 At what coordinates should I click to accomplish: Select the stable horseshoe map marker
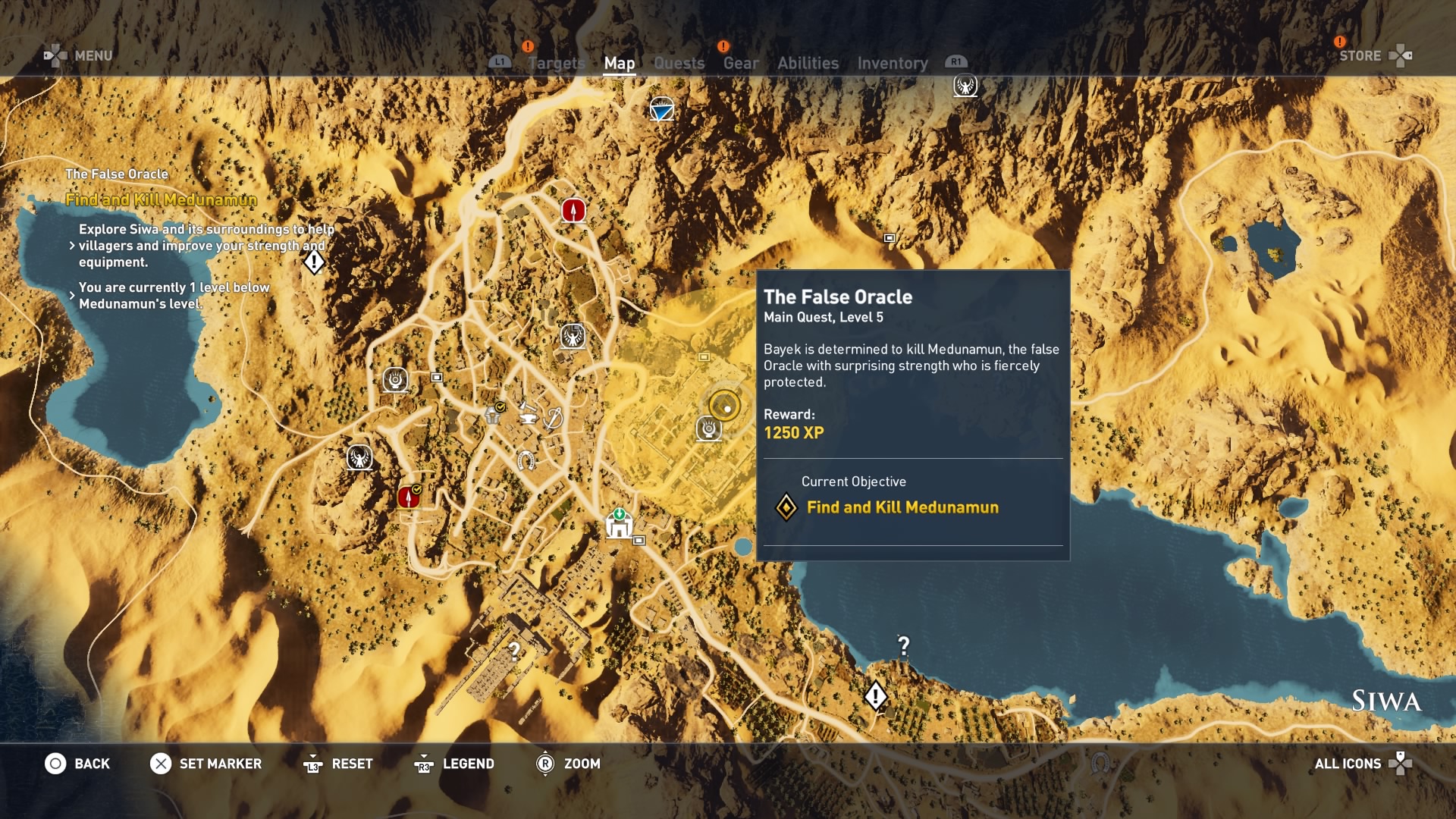click(525, 460)
